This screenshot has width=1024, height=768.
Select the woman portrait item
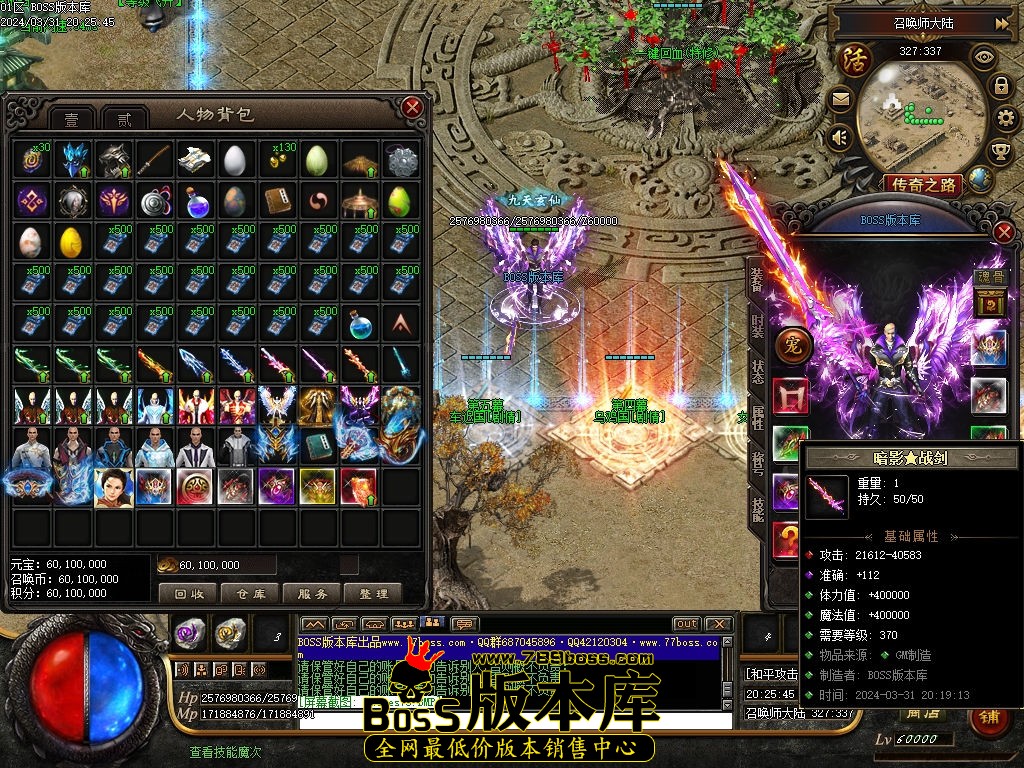(x=112, y=487)
